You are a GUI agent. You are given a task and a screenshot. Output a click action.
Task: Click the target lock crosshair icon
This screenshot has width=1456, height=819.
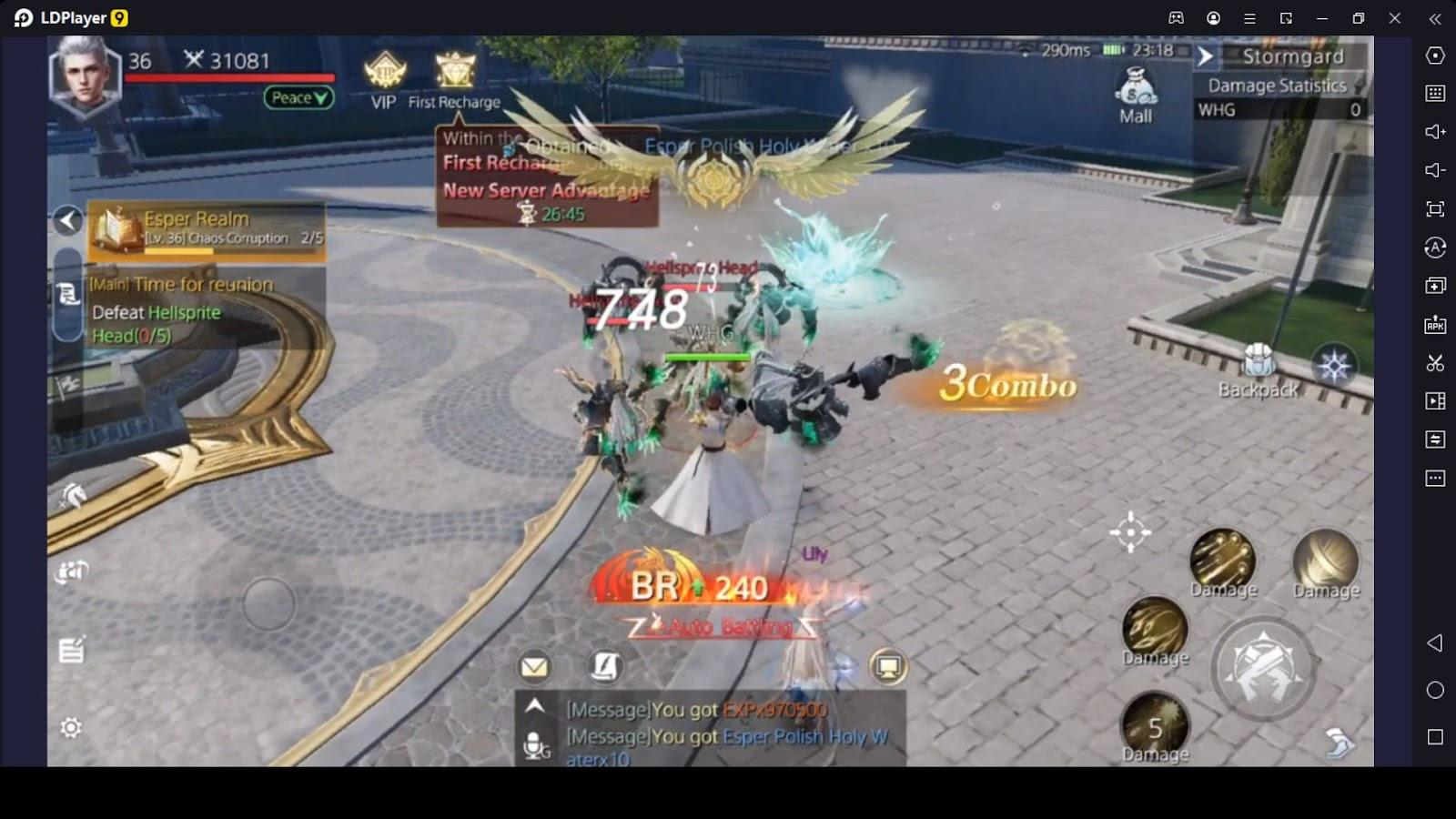coord(1130,531)
